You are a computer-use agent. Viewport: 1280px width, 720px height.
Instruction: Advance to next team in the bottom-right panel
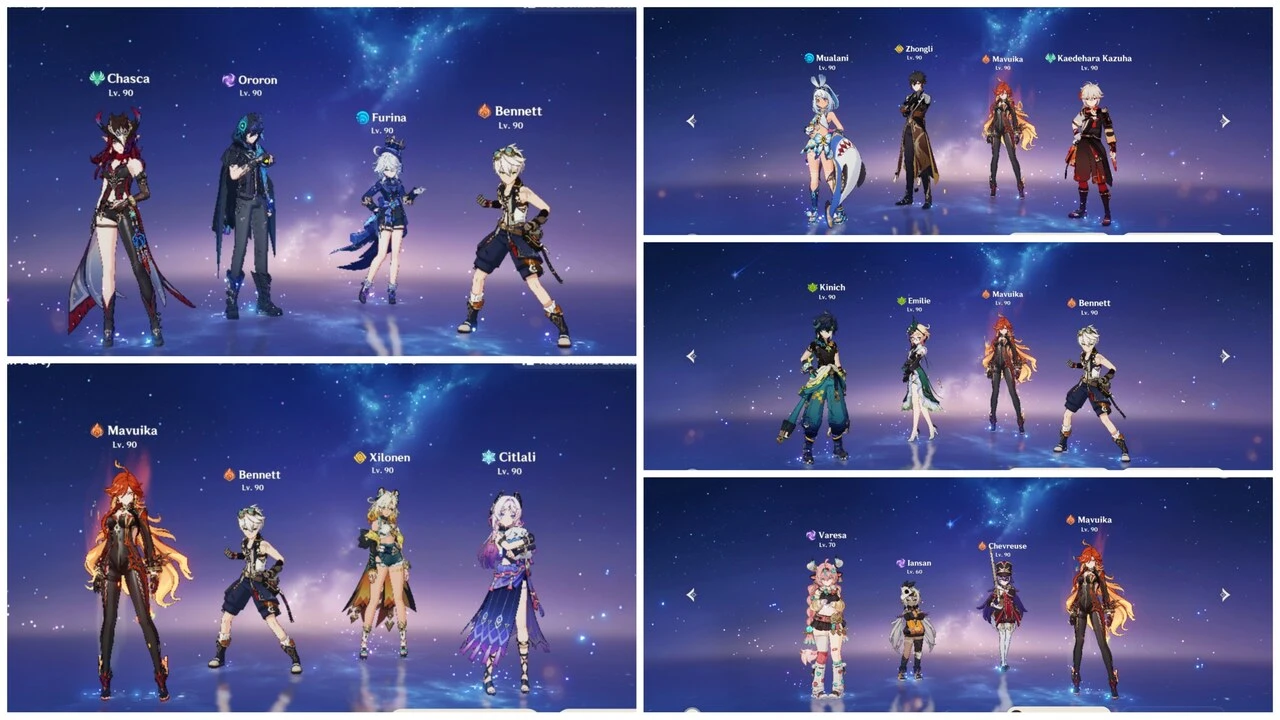[x=1225, y=594]
